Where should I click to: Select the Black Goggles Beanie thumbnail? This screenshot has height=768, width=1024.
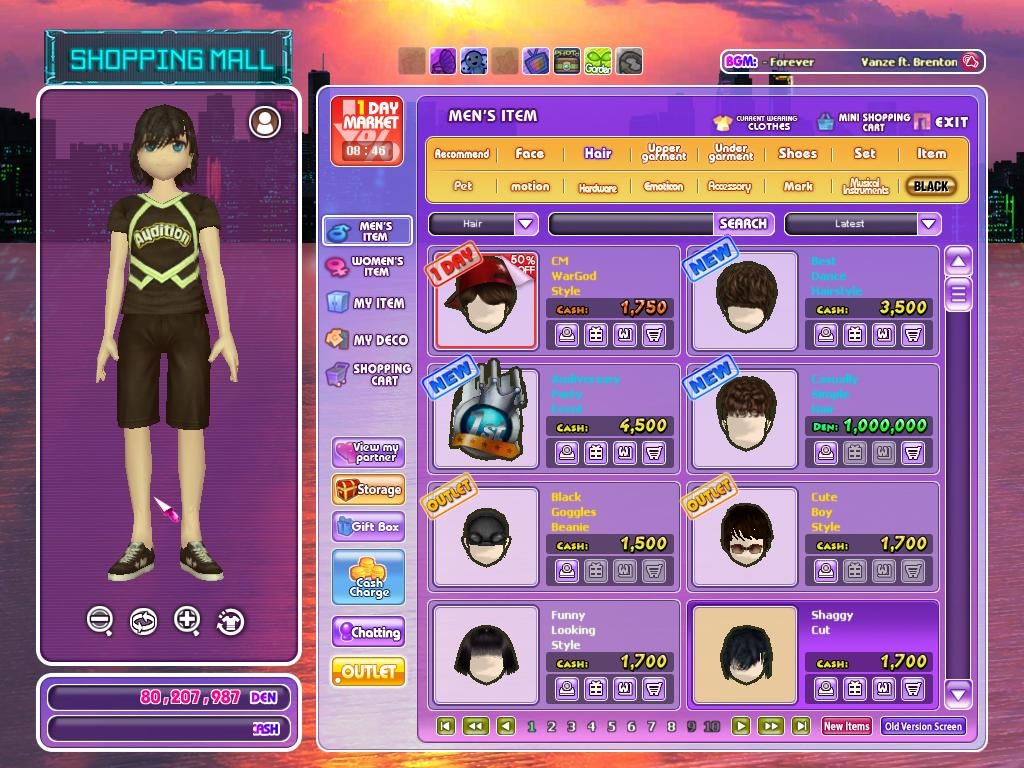[486, 535]
